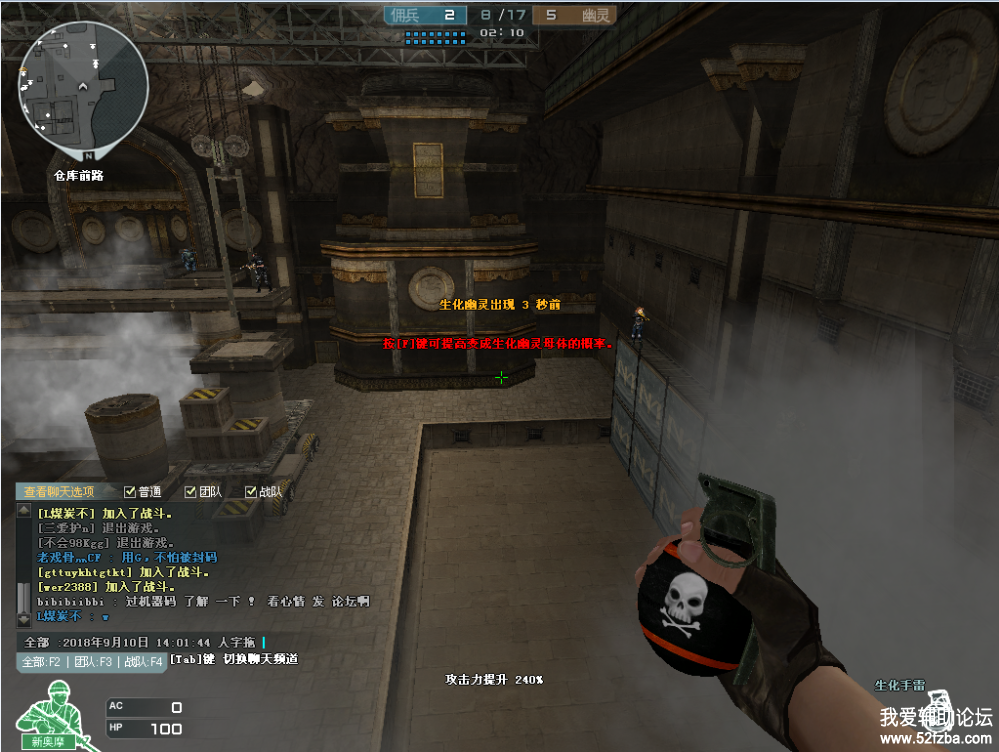Click the 生化手雷 weapon name label

[x=899, y=686]
